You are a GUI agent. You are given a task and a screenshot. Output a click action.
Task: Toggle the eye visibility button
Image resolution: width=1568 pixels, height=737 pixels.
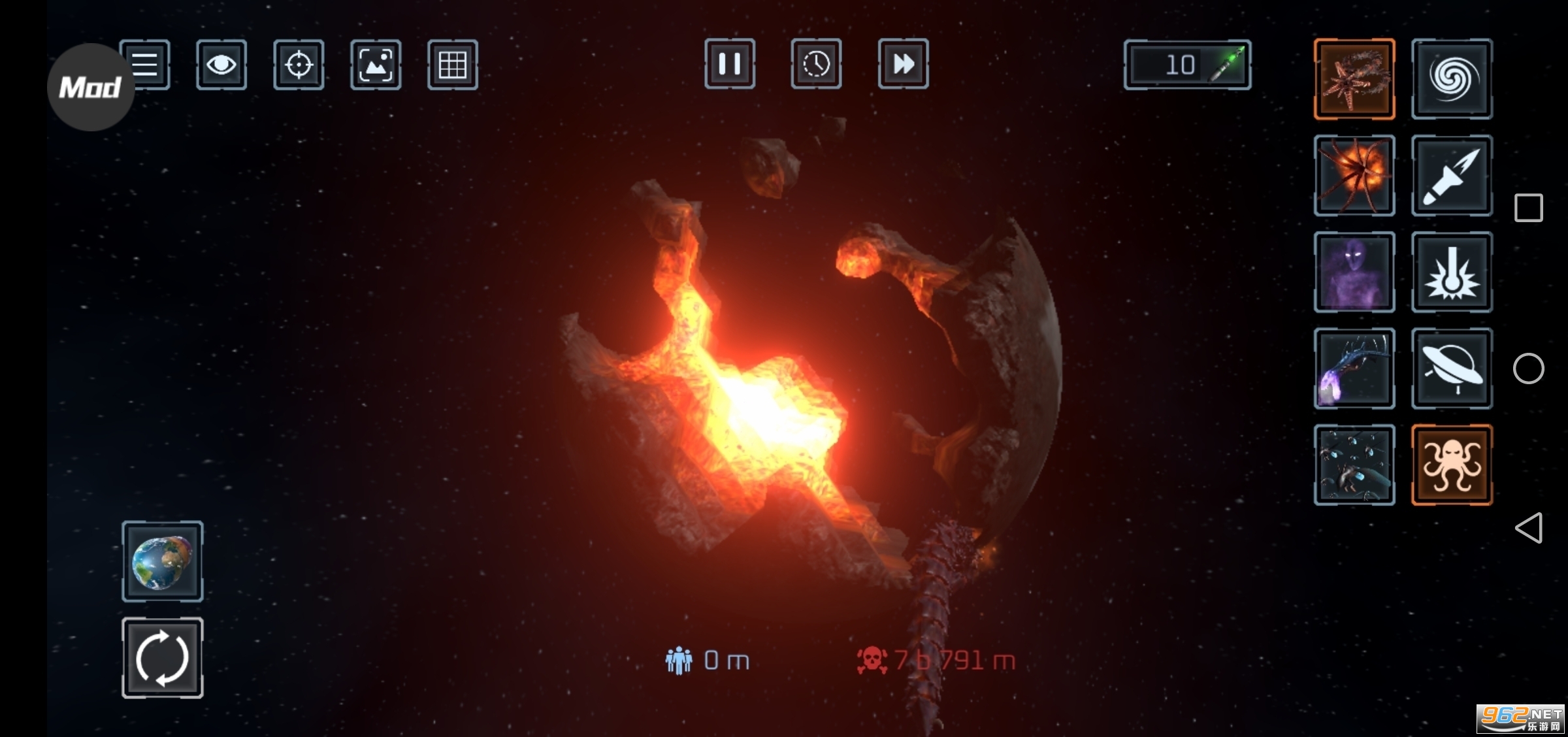pyautogui.click(x=221, y=65)
